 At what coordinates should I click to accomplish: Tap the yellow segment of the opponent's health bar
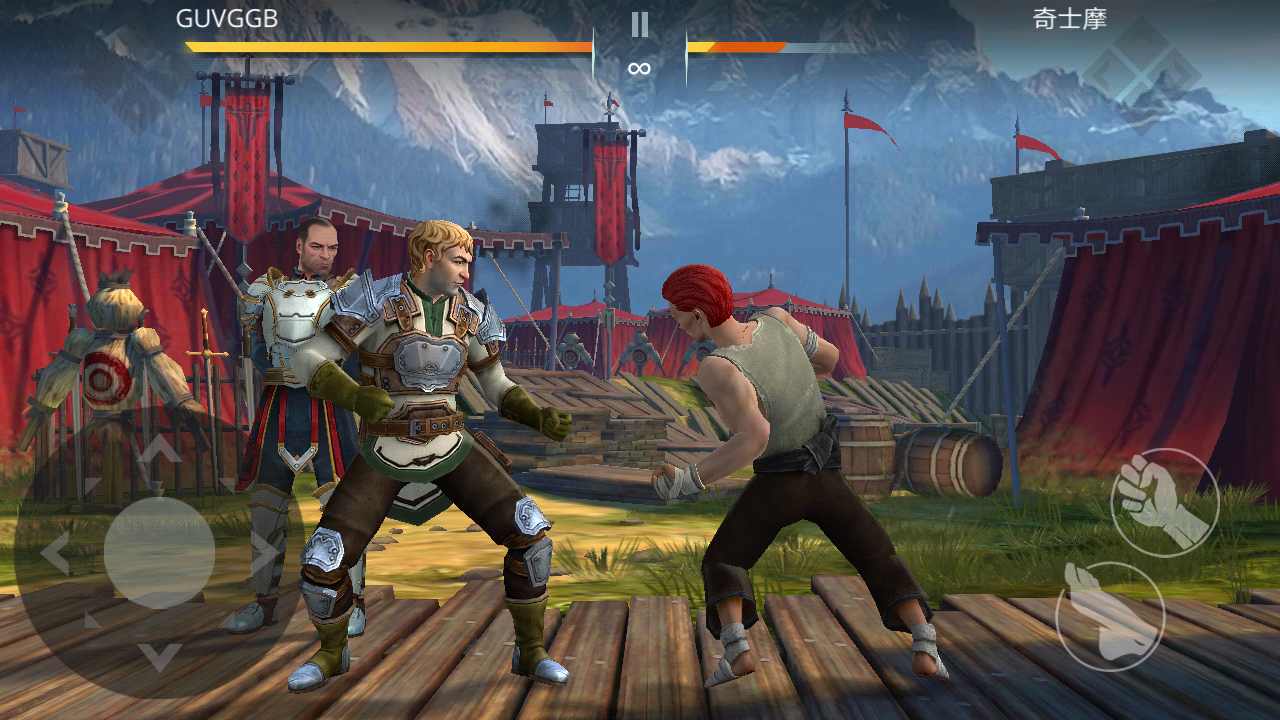pyautogui.click(x=700, y=46)
